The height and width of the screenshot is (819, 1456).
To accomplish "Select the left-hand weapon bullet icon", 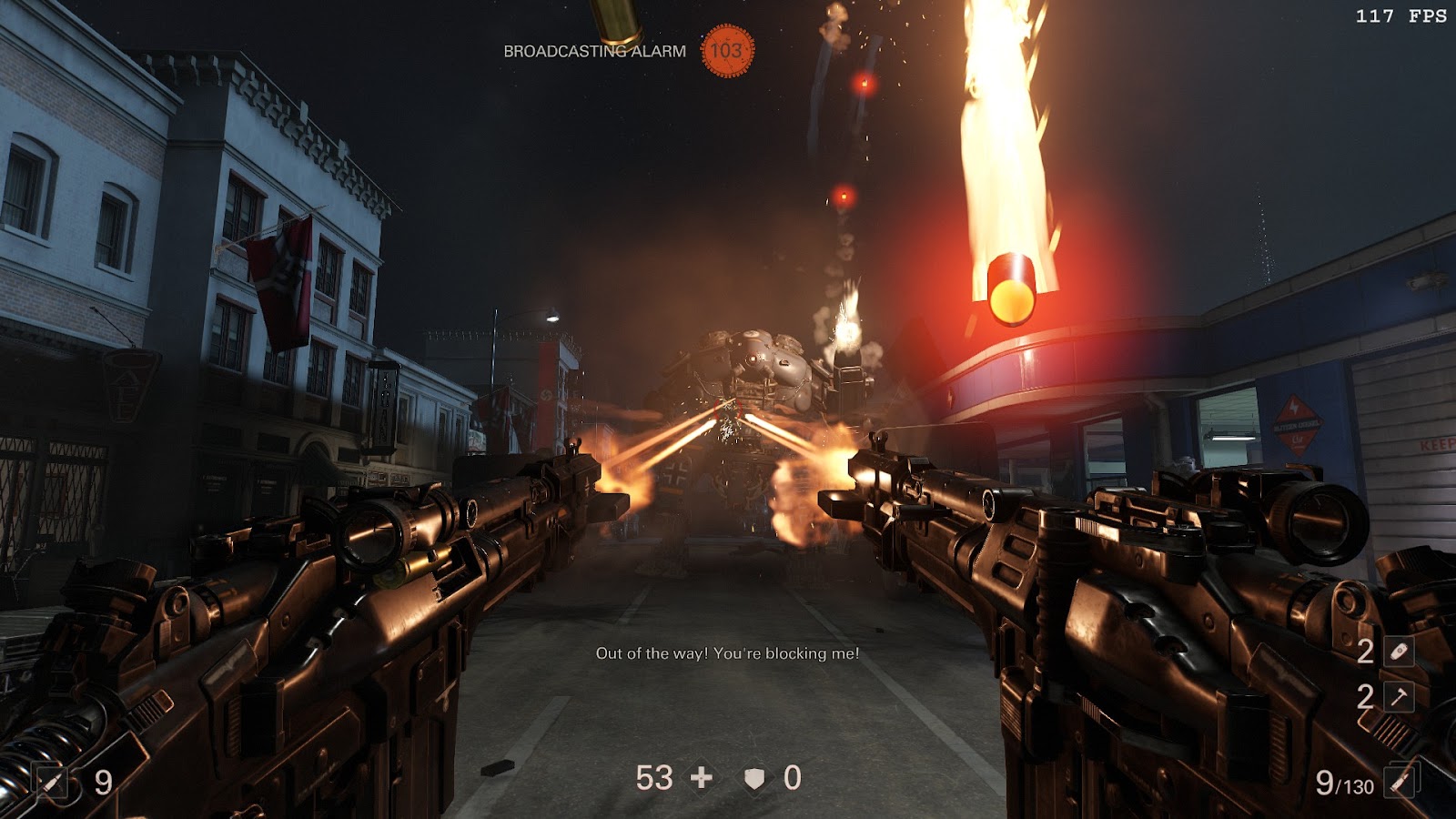I will click(52, 781).
